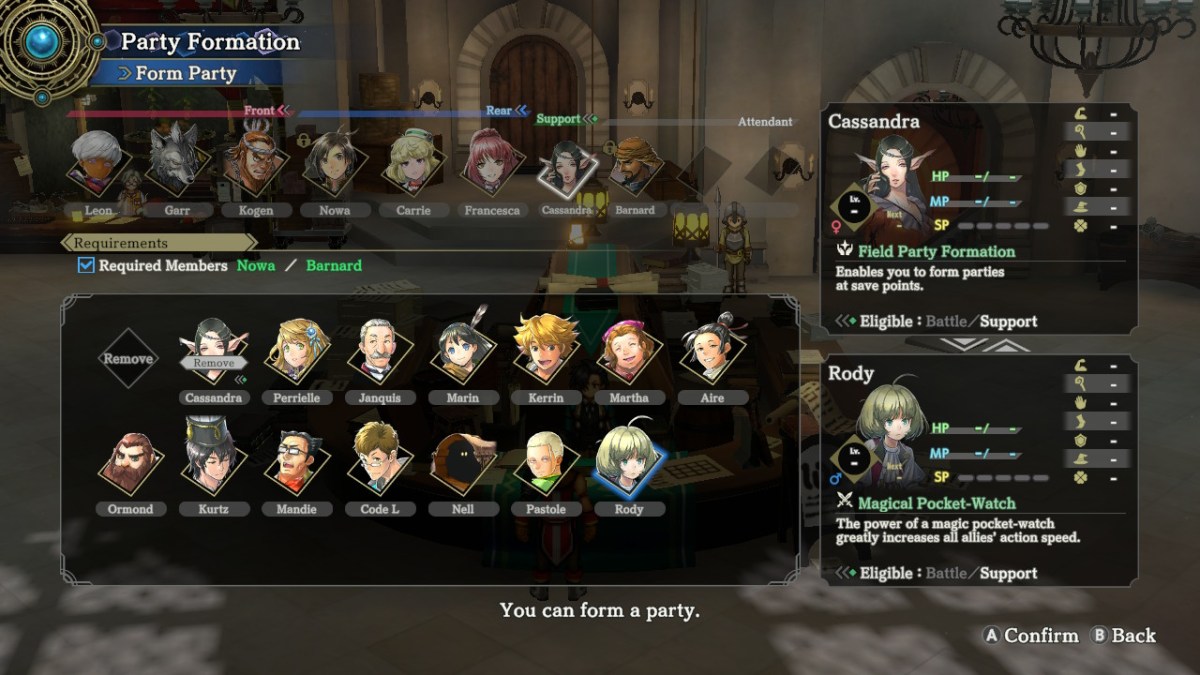Choose Rody in the roster grid
Image resolution: width=1200 pixels, height=675 pixels.
point(629,463)
